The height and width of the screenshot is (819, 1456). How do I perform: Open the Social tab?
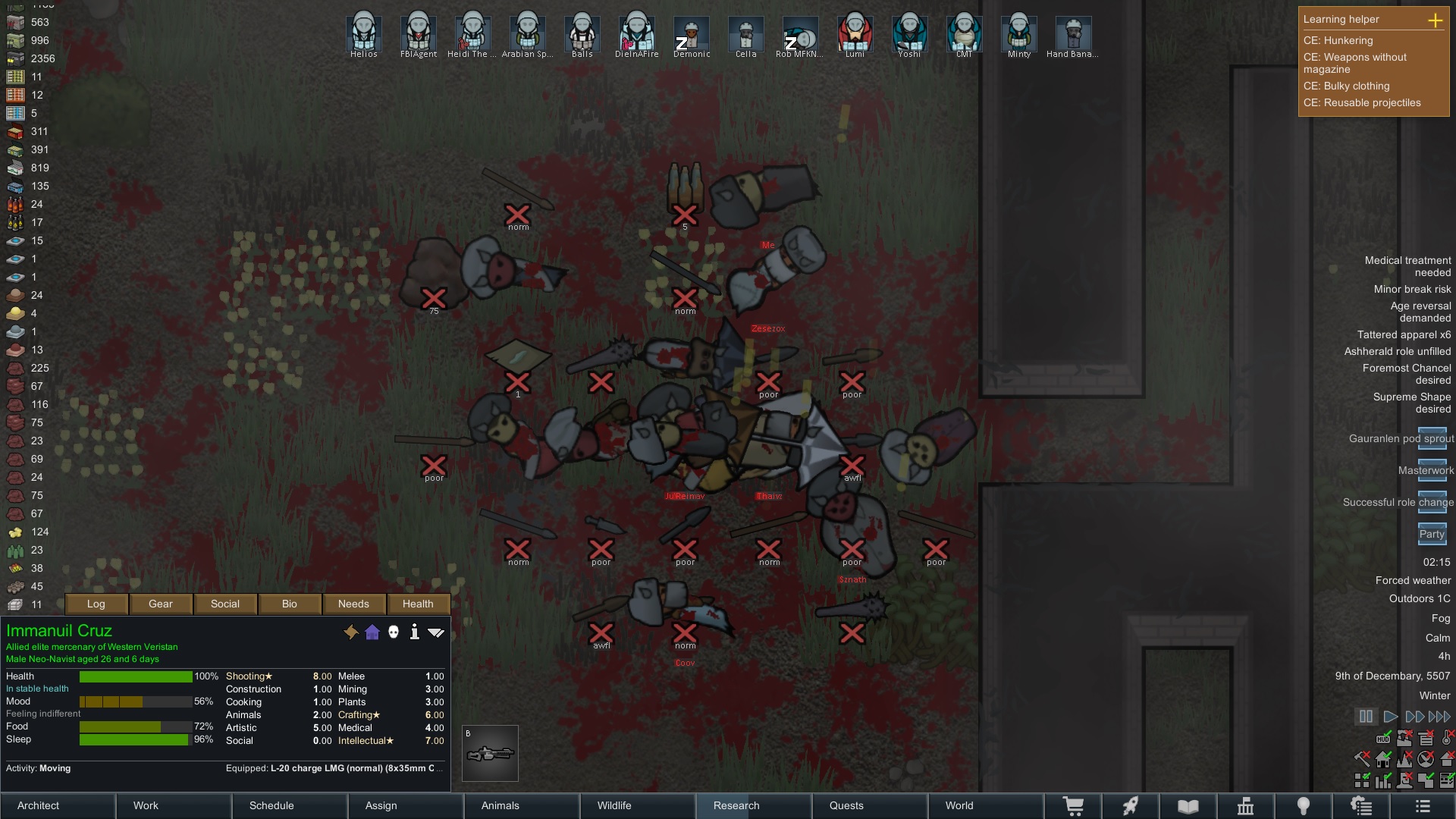(x=225, y=604)
